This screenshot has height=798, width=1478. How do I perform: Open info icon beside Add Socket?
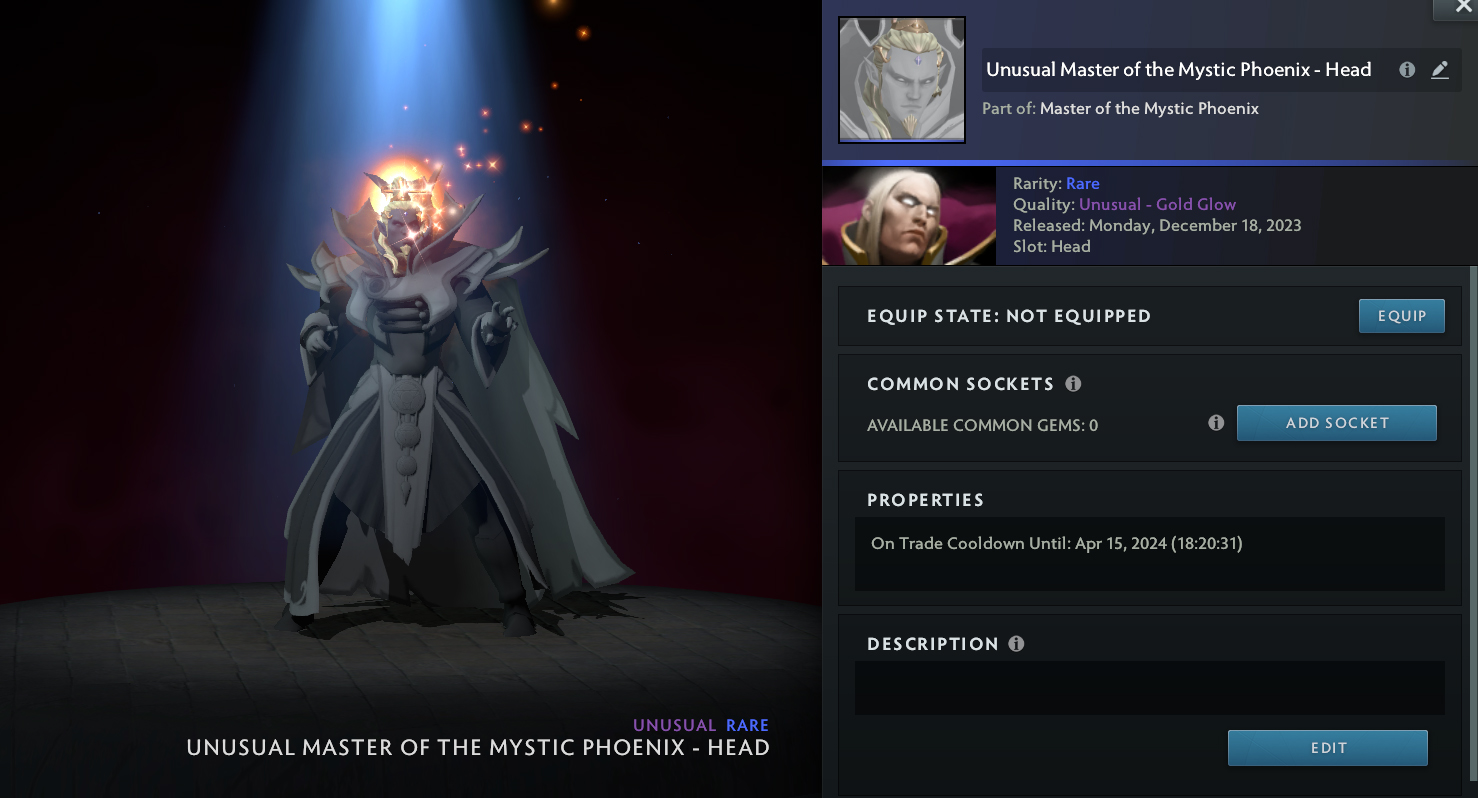[x=1216, y=423]
